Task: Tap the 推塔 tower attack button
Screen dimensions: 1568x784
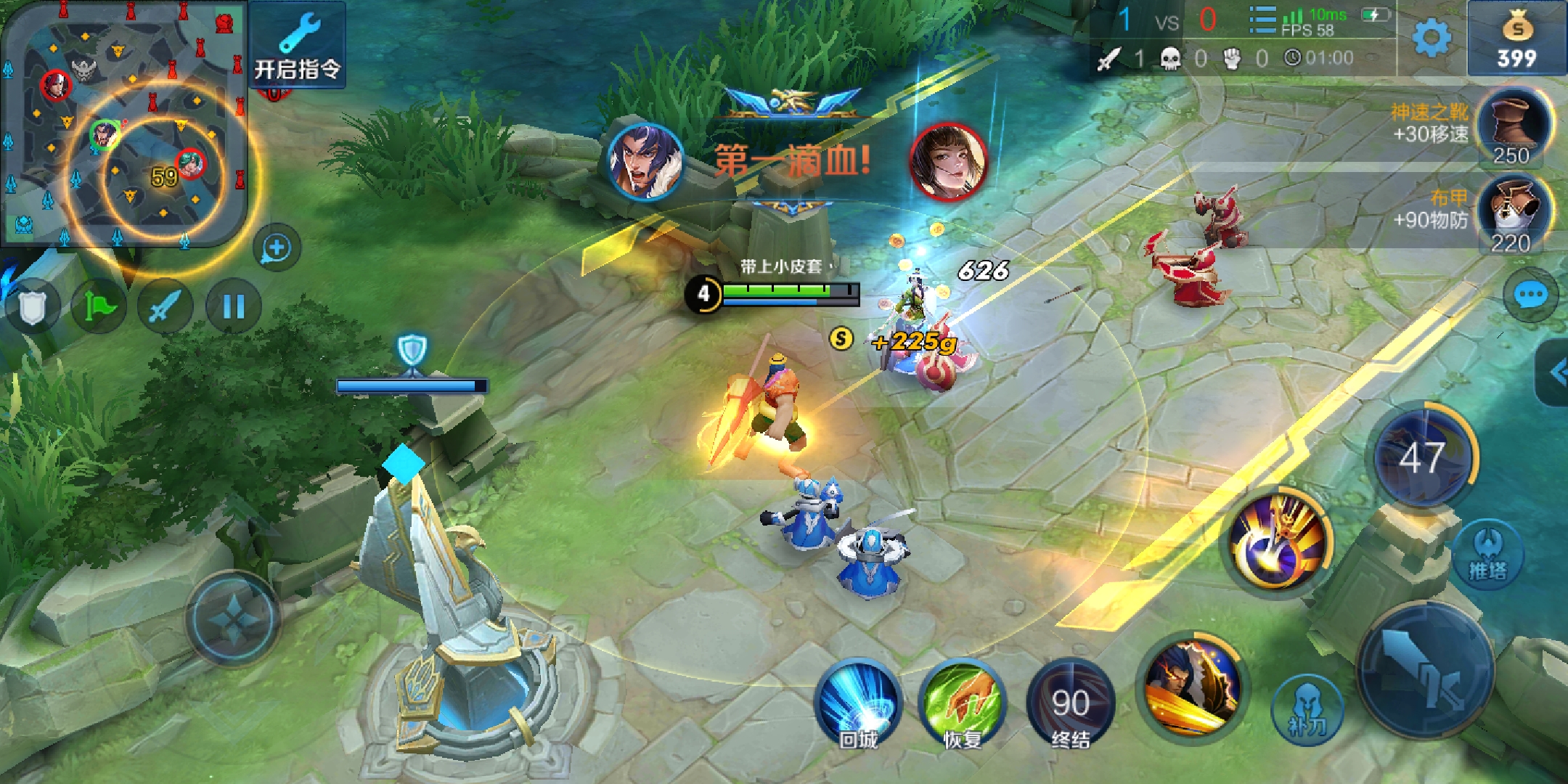Action: 1487,555
